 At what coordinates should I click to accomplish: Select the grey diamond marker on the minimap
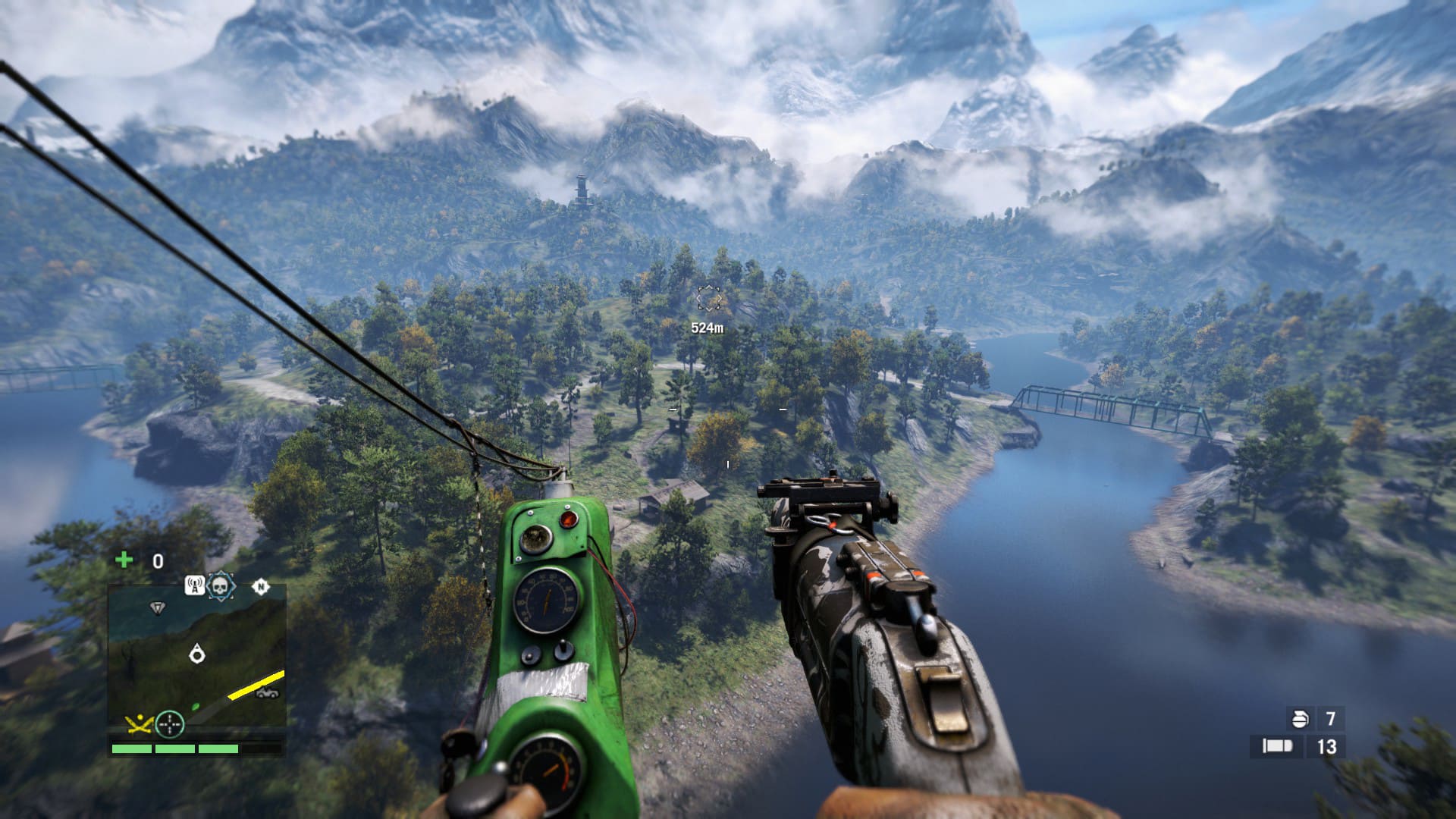point(157,608)
